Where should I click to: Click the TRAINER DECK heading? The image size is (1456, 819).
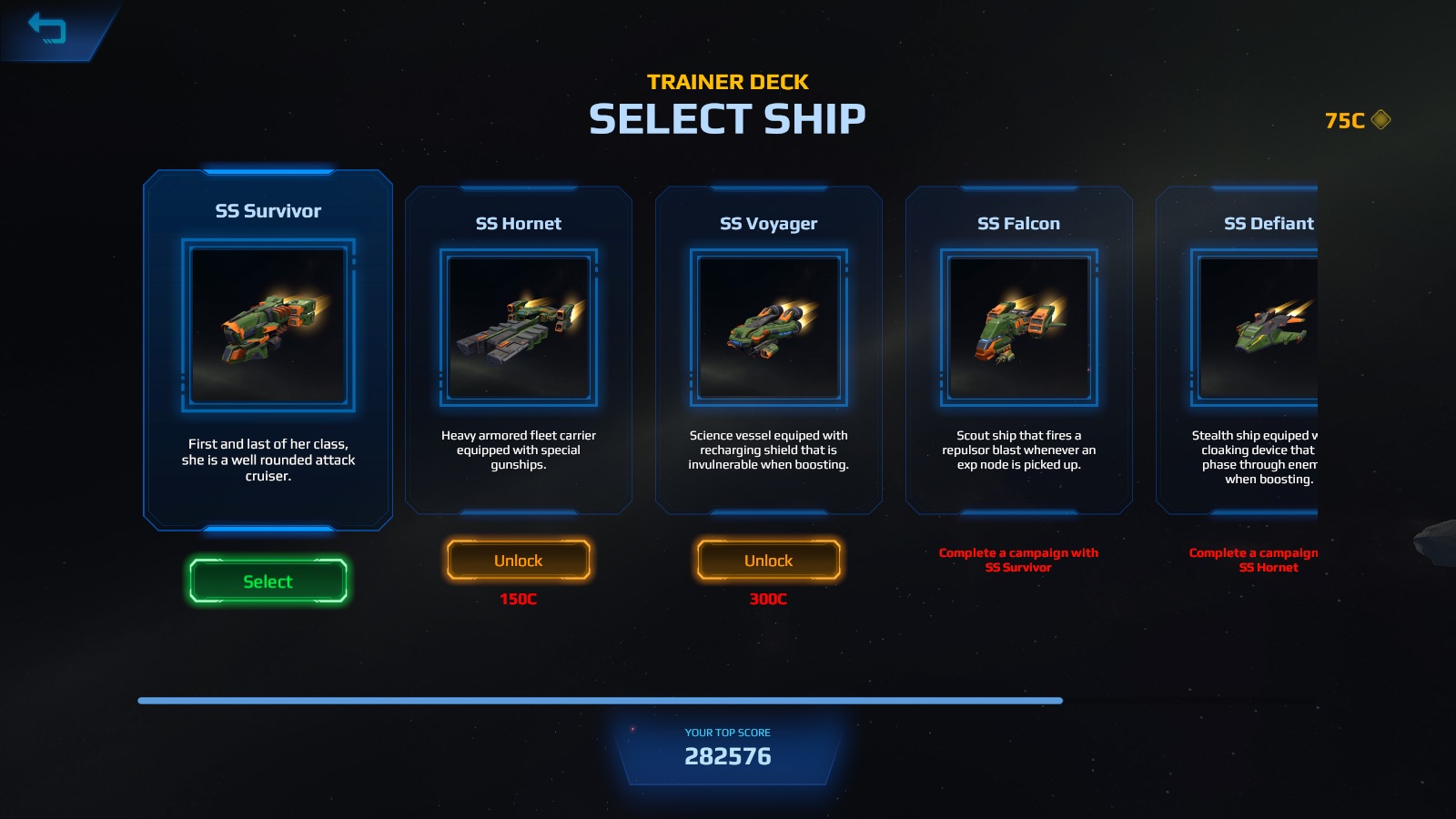[x=728, y=81]
